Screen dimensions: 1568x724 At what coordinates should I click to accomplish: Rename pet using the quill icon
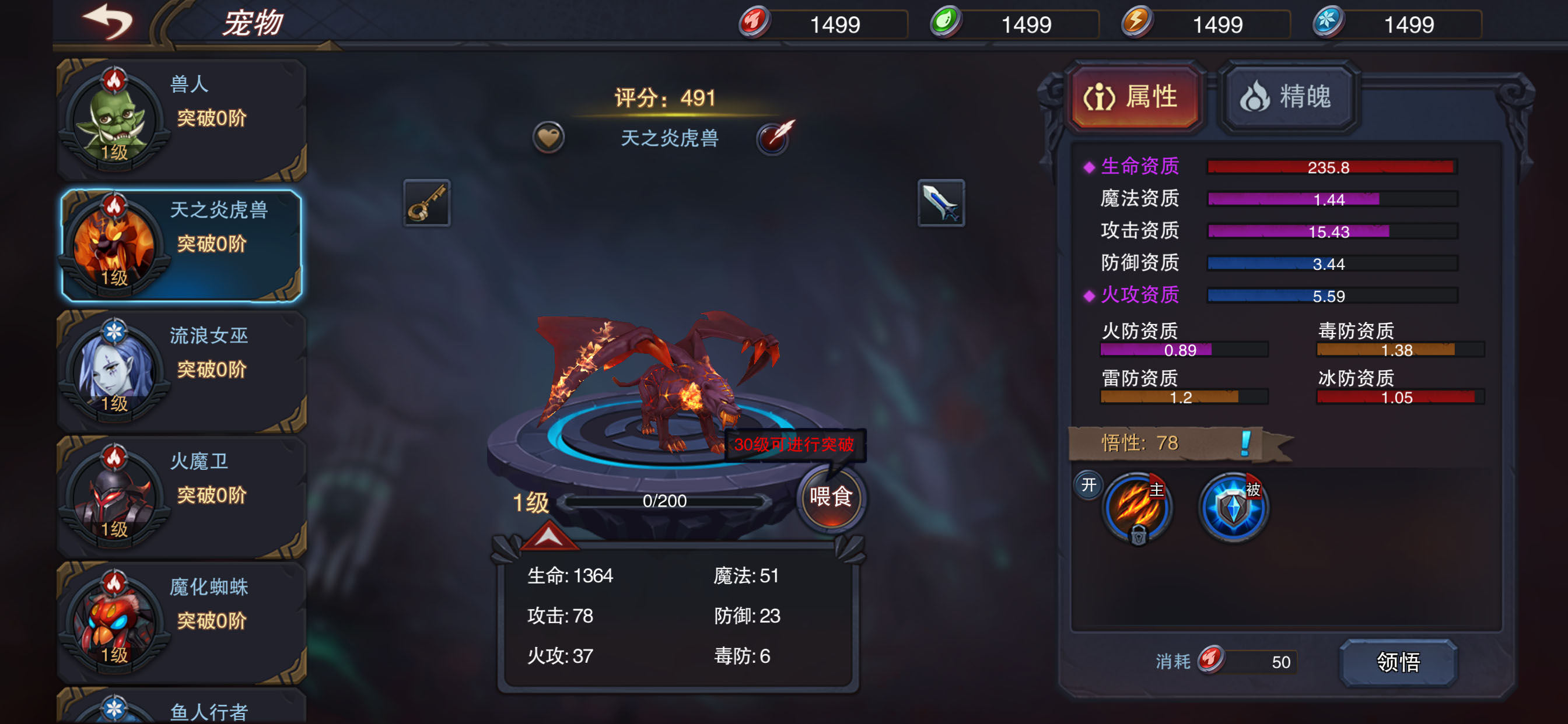coord(774,137)
